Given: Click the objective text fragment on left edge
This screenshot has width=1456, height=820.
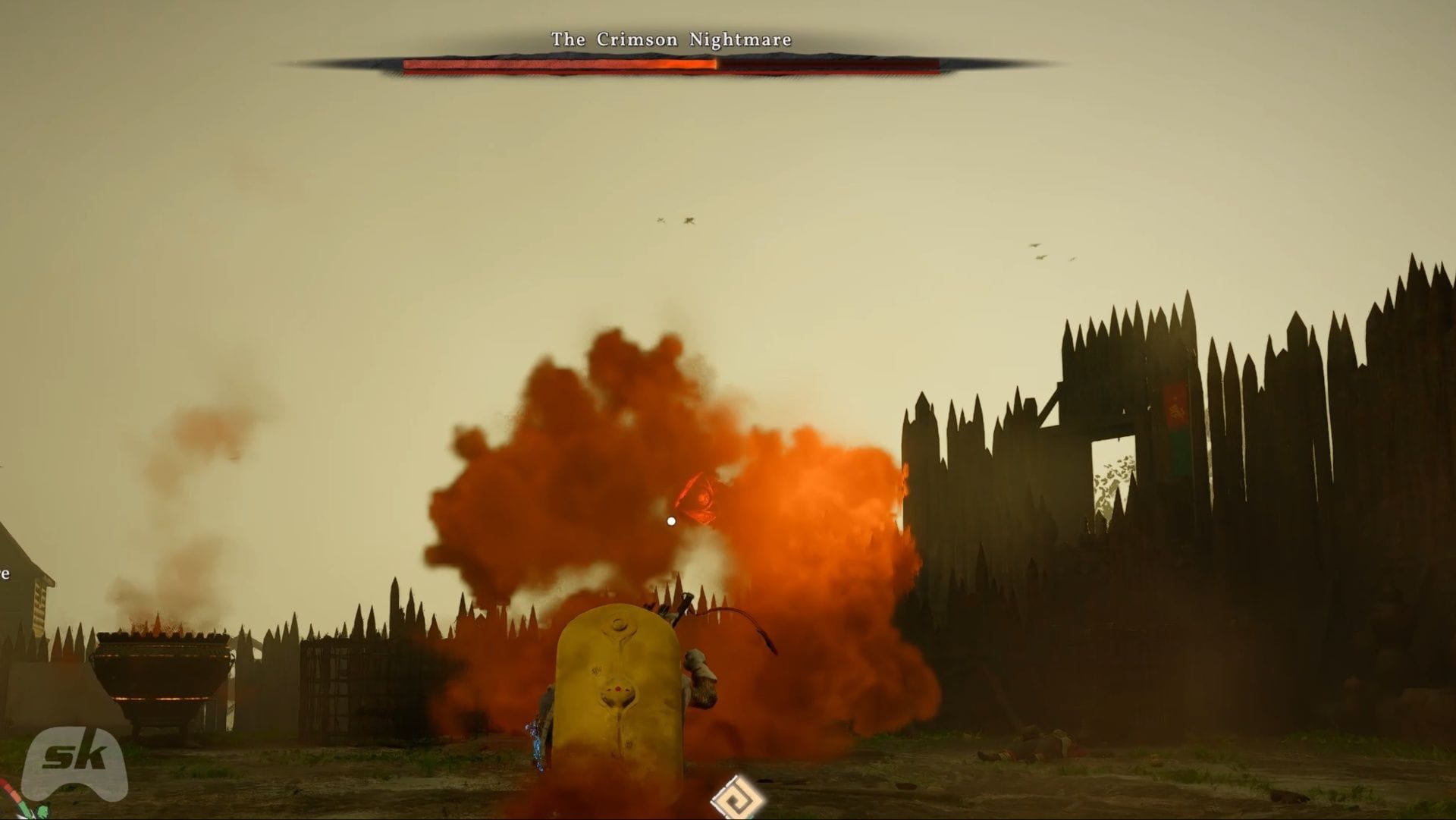Looking at the screenshot, I should (x=6, y=575).
